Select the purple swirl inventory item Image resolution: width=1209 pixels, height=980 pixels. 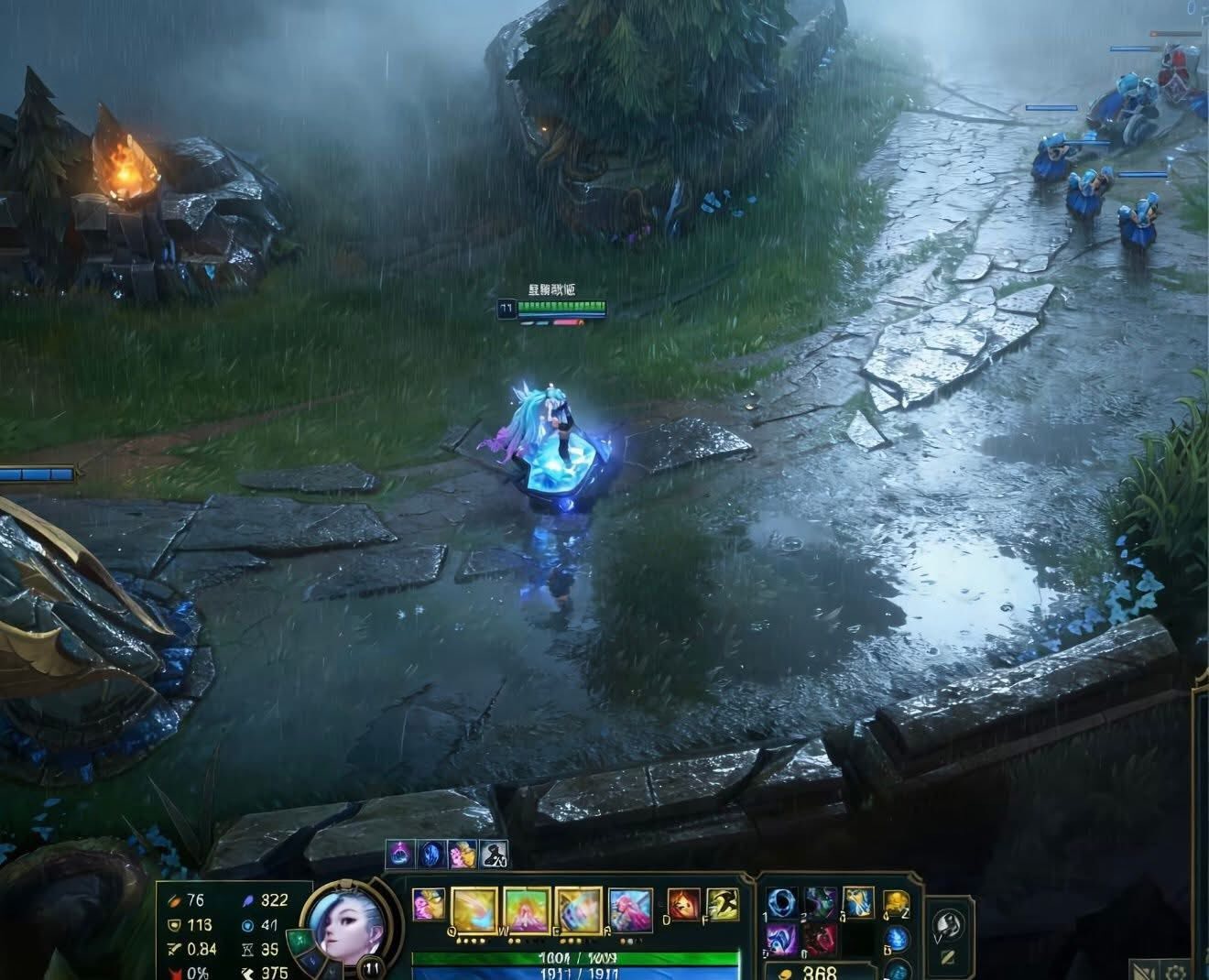point(781,940)
